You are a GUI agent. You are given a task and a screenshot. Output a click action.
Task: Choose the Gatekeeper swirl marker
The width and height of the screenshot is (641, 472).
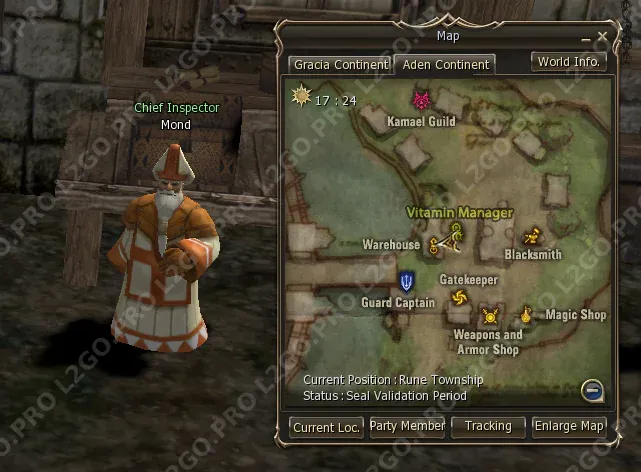(459, 298)
